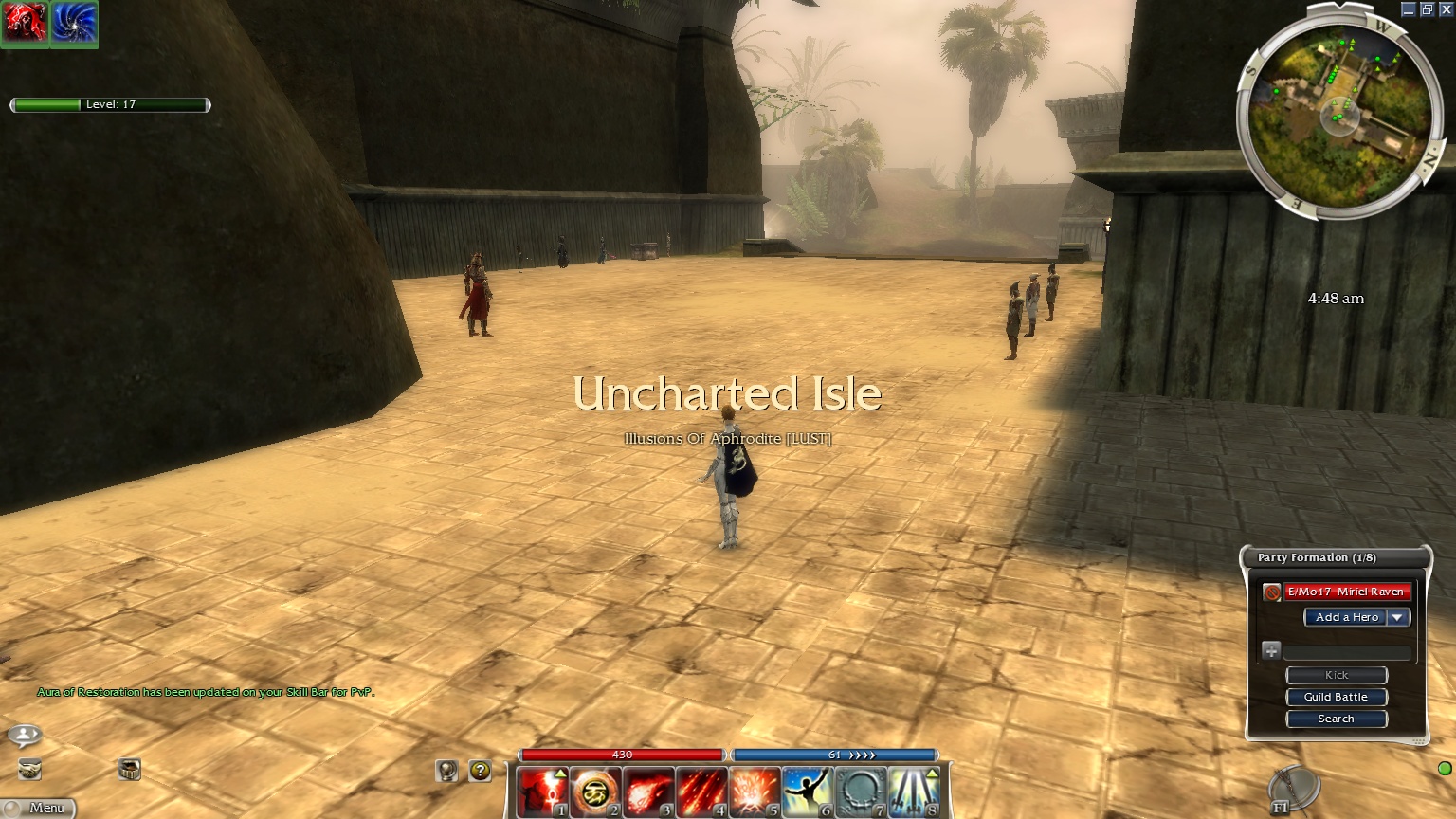
Task: Open the Add a Hero dropdown arrow
Action: point(1397,617)
